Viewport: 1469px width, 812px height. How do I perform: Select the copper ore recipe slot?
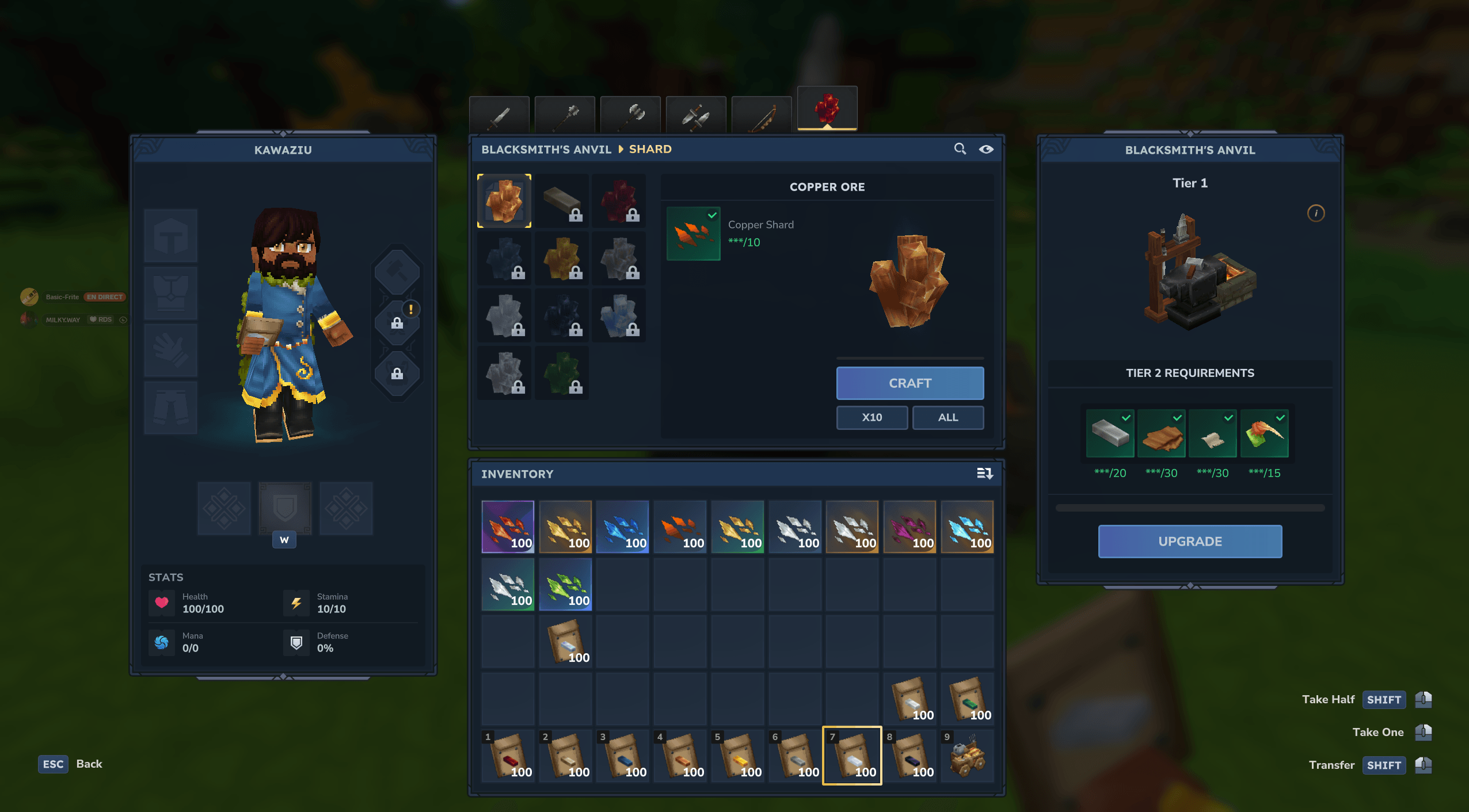coord(504,201)
